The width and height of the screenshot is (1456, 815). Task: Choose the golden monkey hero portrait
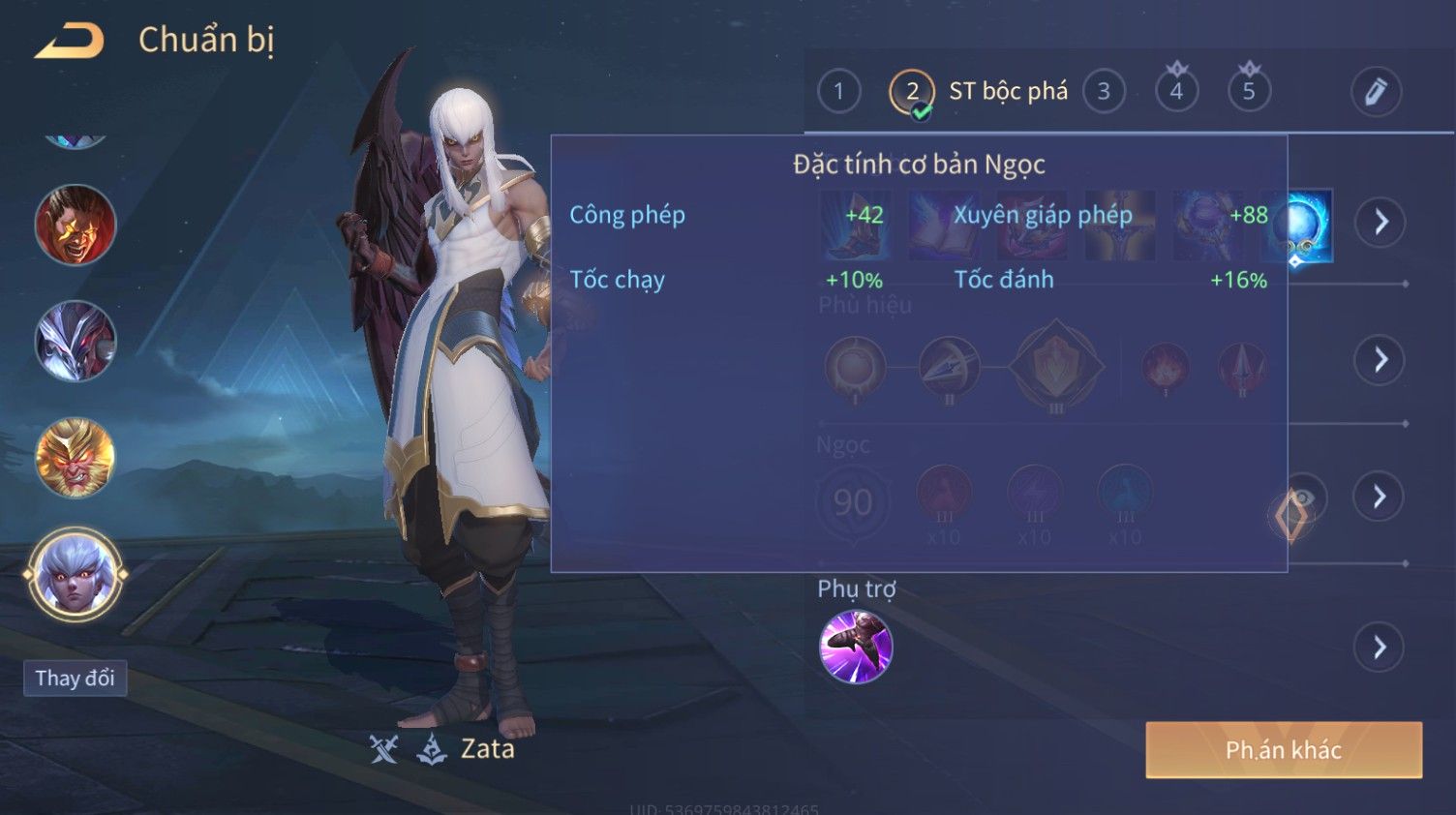click(76, 457)
